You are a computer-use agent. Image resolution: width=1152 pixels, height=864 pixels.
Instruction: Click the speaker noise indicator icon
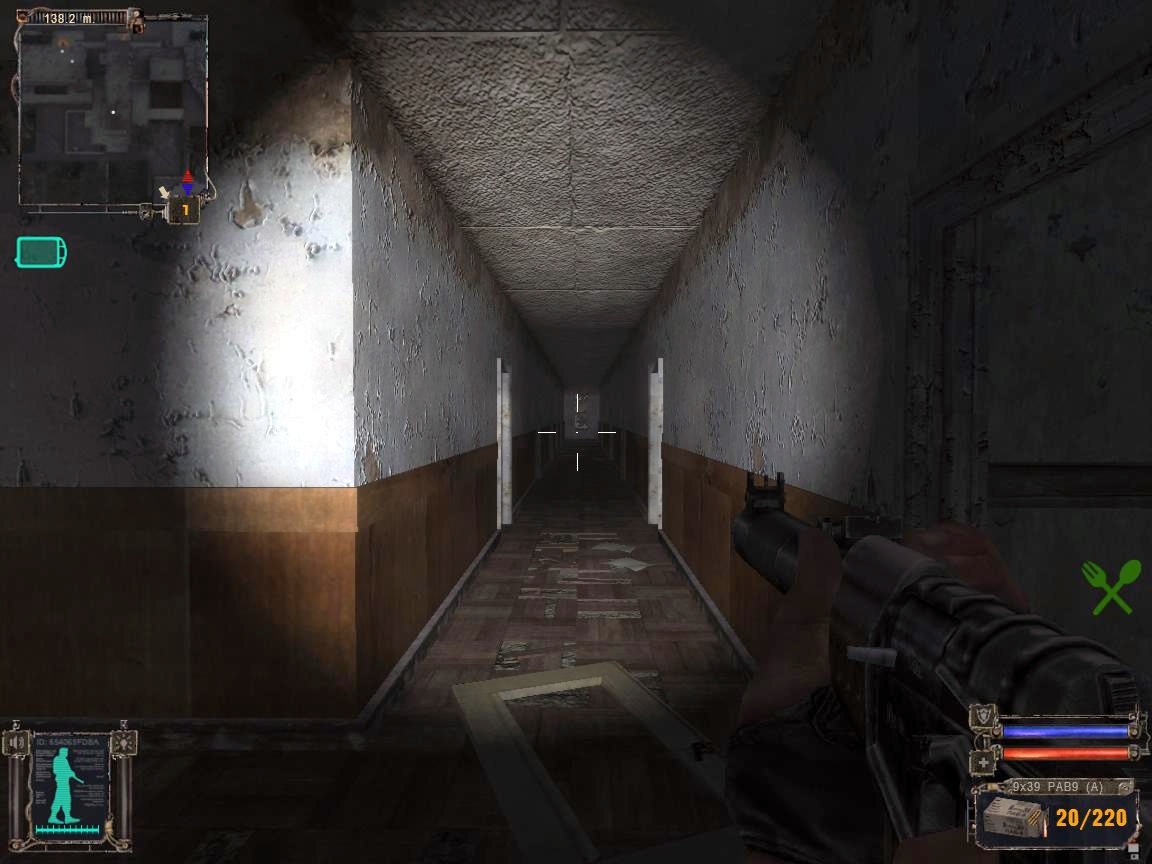pos(16,742)
